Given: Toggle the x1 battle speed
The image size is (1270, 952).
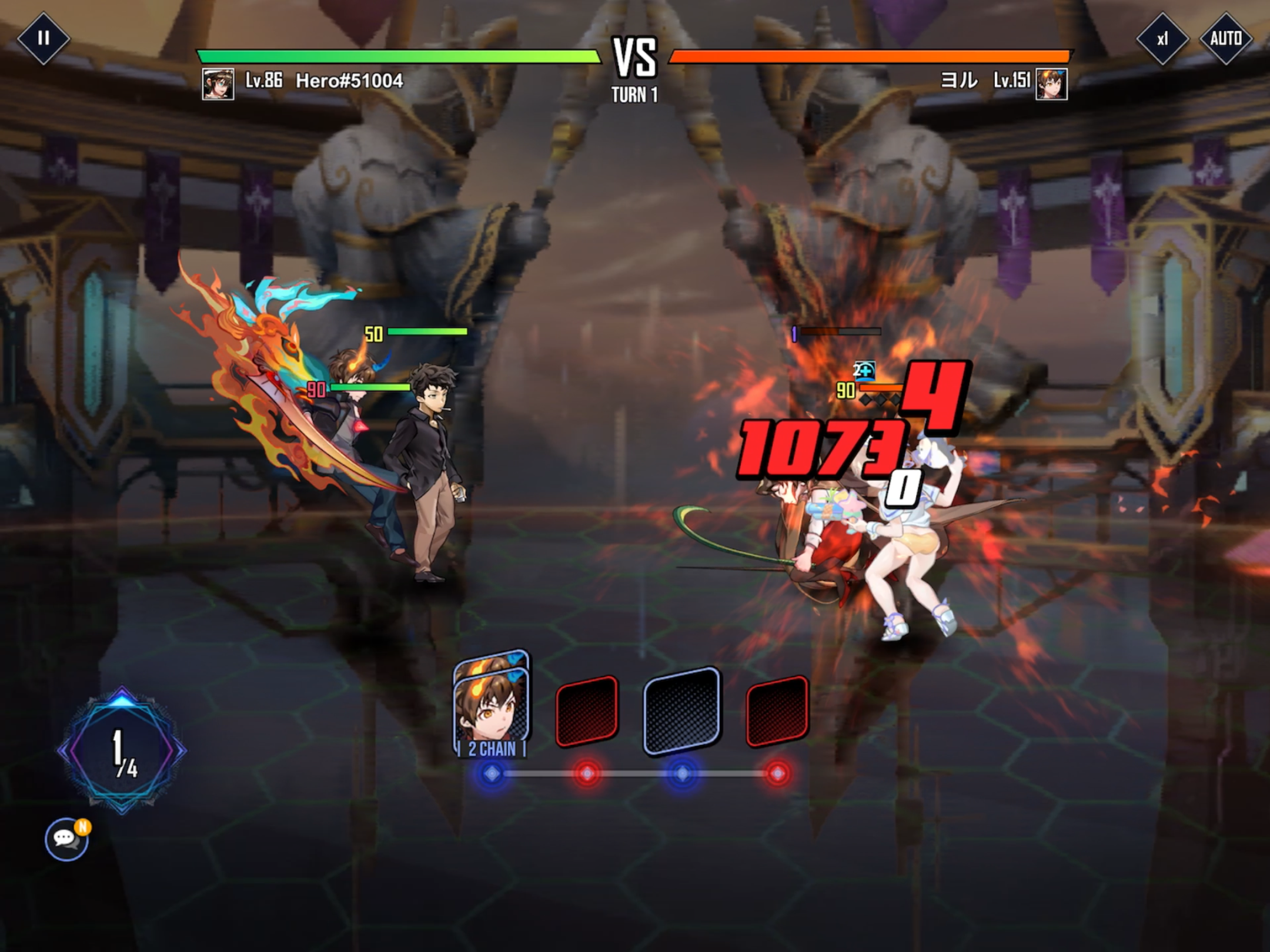Looking at the screenshot, I should pos(1162,39).
